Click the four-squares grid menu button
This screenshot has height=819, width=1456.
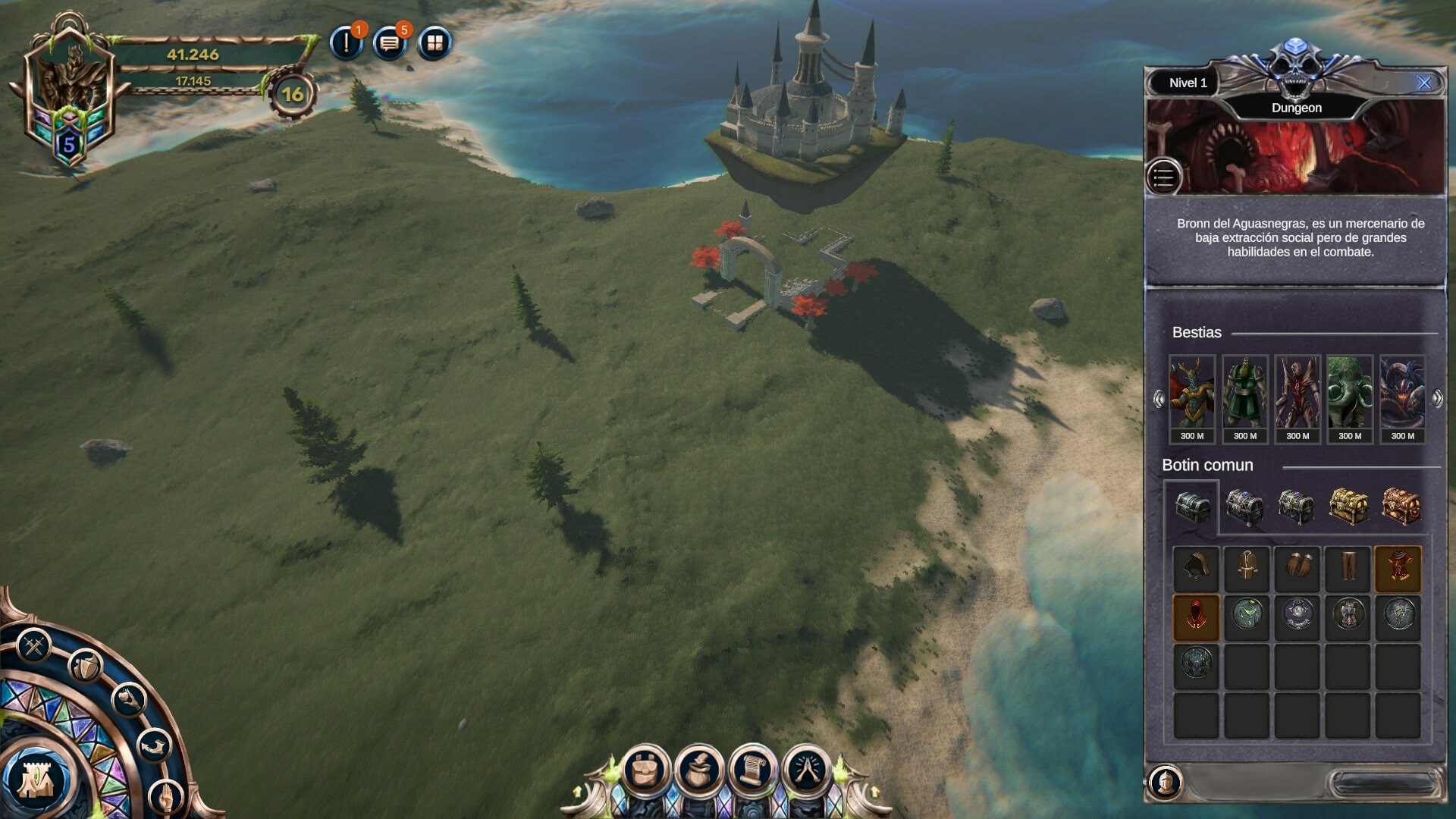click(x=435, y=43)
